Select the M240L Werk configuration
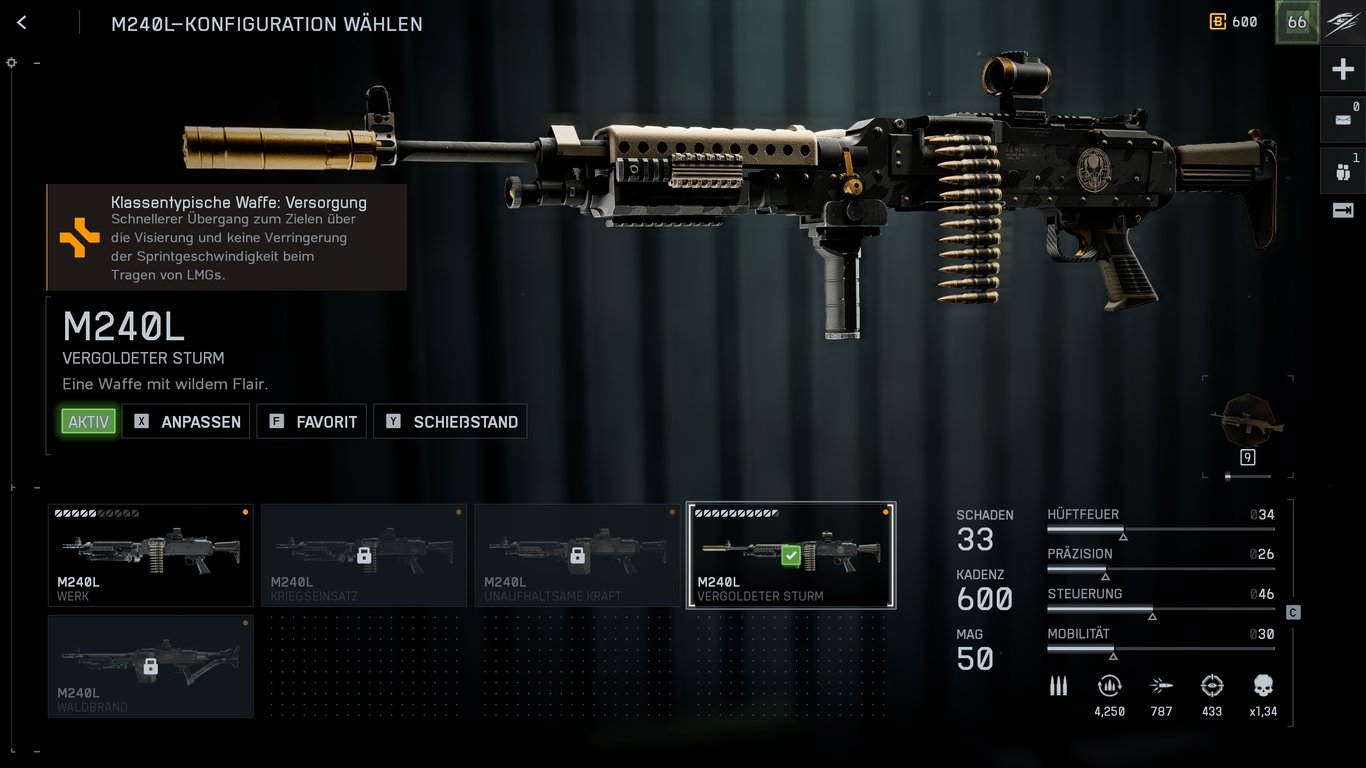Viewport: 1366px width, 768px height. [150, 555]
